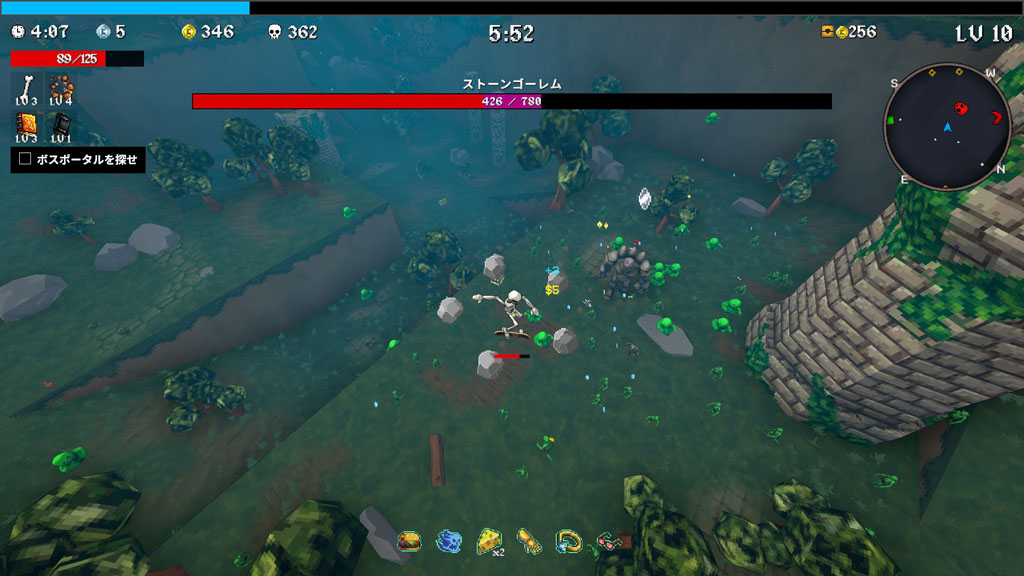
Task: Toggle the ボスポータルを探せ objective checkbox
Action: [x=26, y=158]
